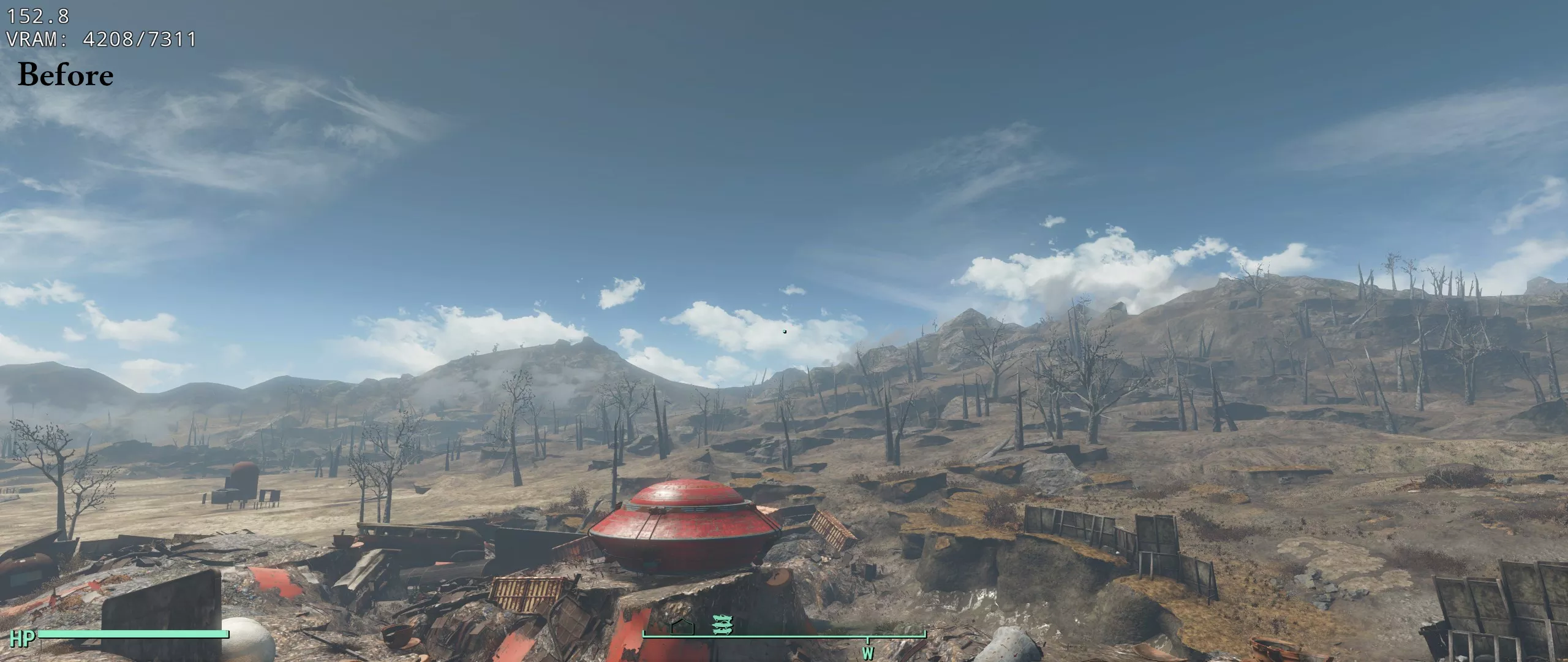This screenshot has width=1568, height=662.
Task: Click the W direction tick on the compass
Action: click(x=867, y=653)
